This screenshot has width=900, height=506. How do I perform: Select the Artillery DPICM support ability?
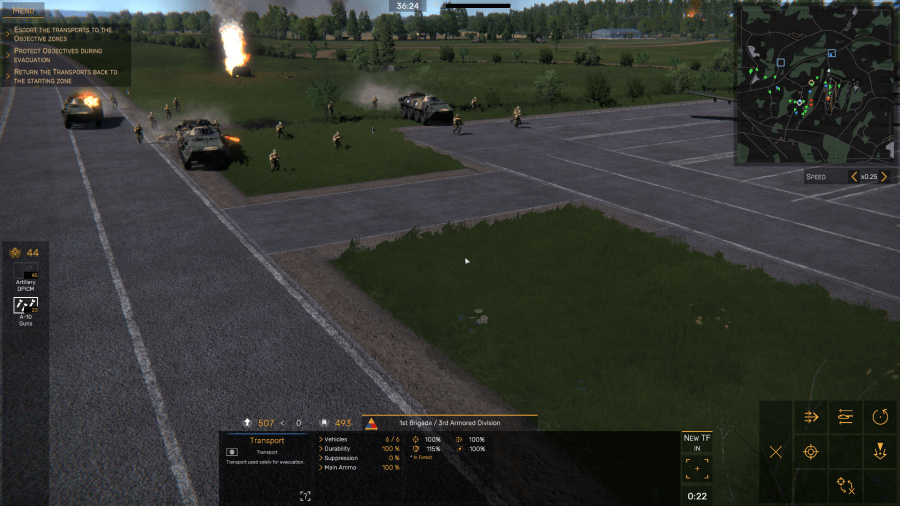[26, 277]
